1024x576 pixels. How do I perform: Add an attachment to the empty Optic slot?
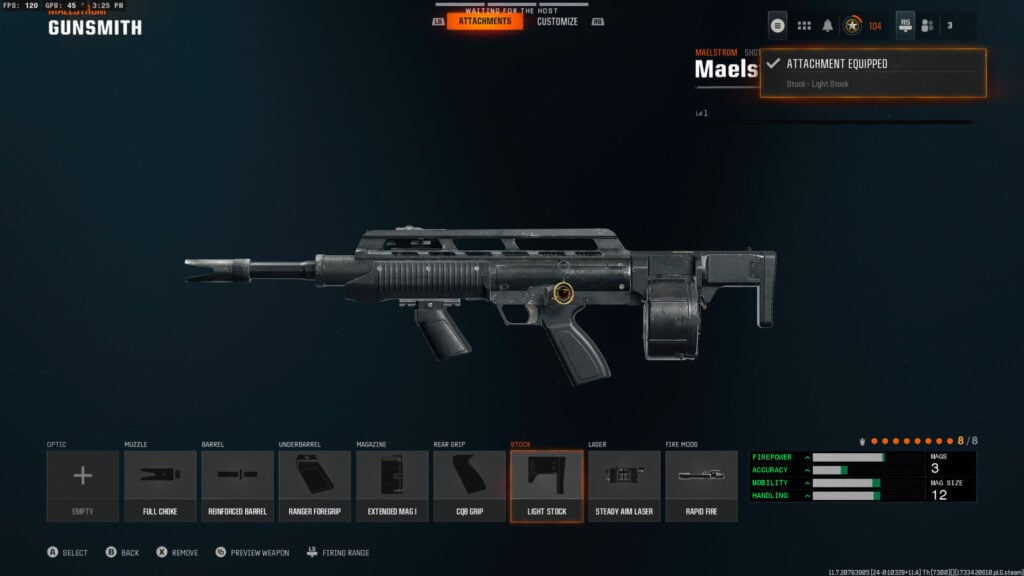pos(82,485)
